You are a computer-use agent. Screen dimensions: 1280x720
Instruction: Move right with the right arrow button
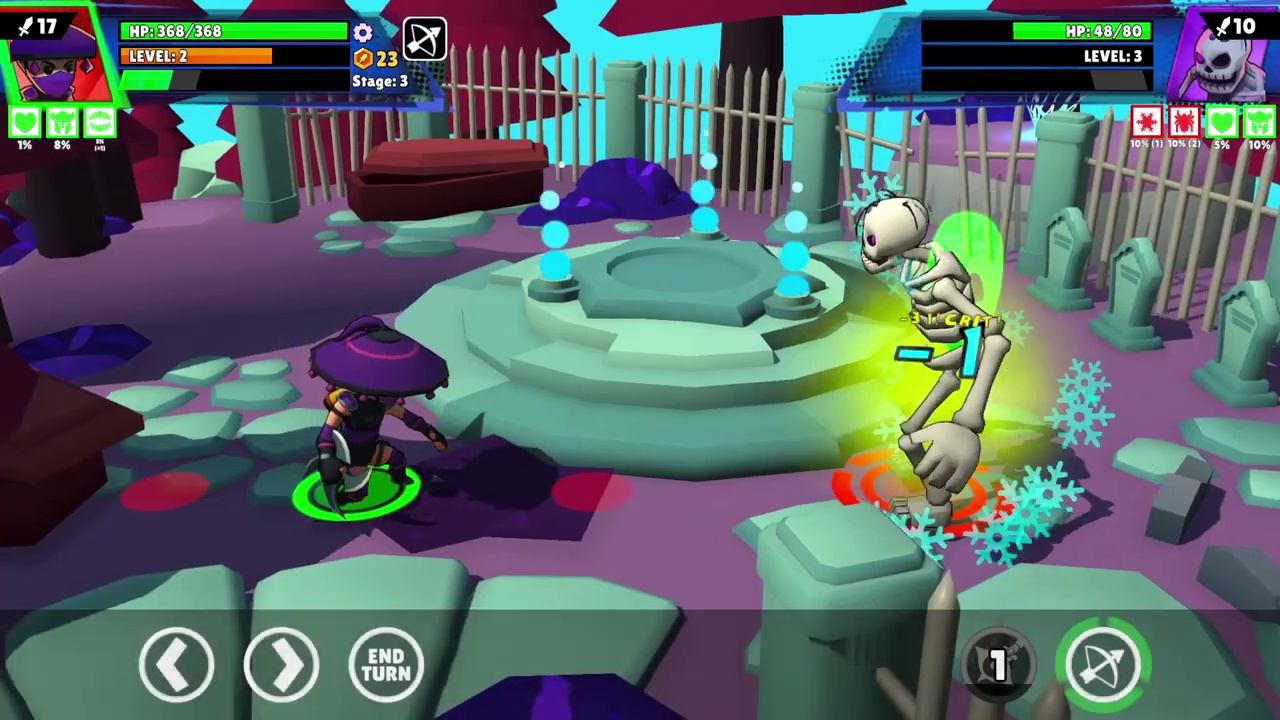point(281,663)
